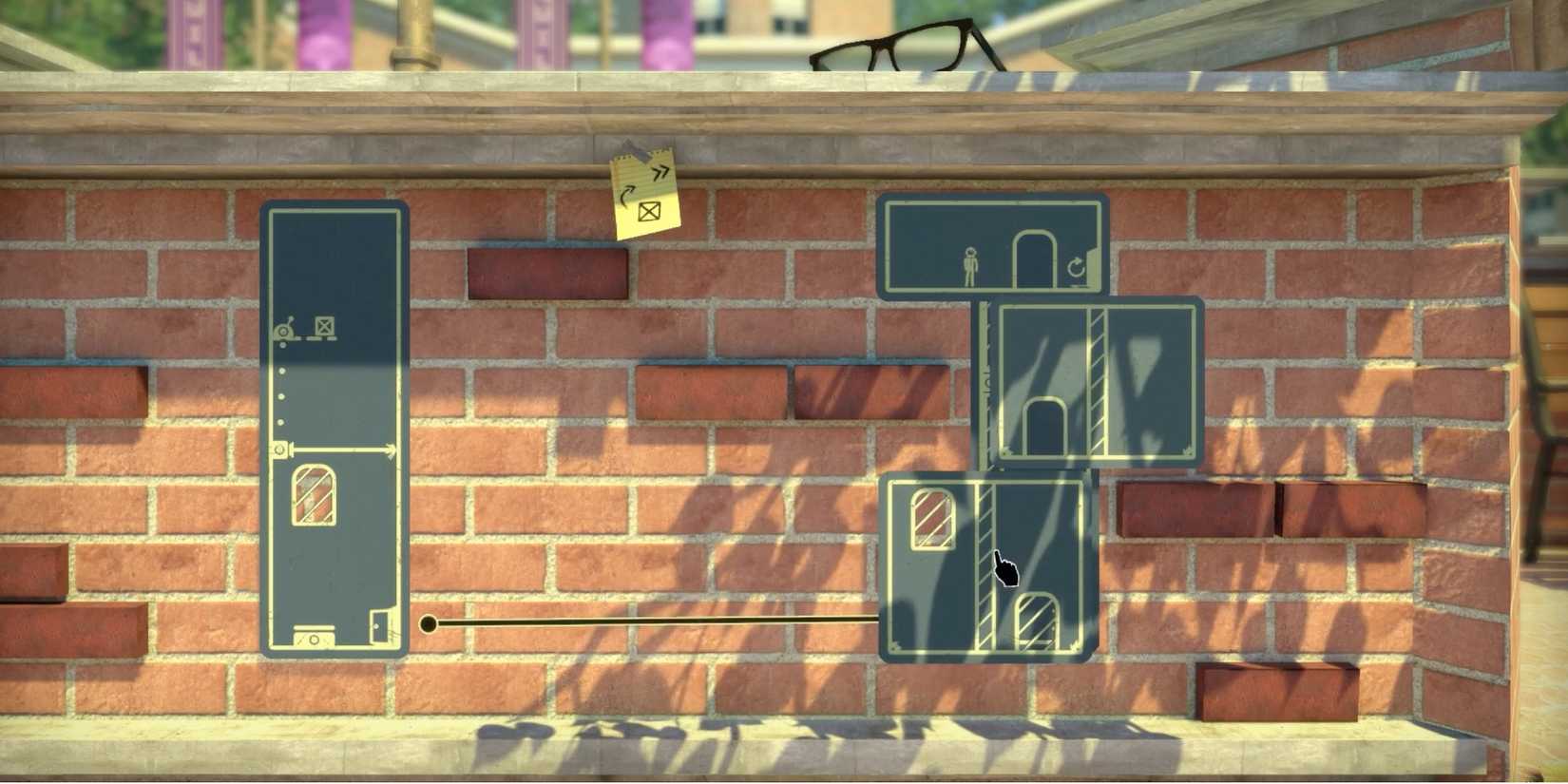The height and width of the screenshot is (784, 1568).
Task: Toggle the left endpoint node of the wire
Action: [428, 622]
